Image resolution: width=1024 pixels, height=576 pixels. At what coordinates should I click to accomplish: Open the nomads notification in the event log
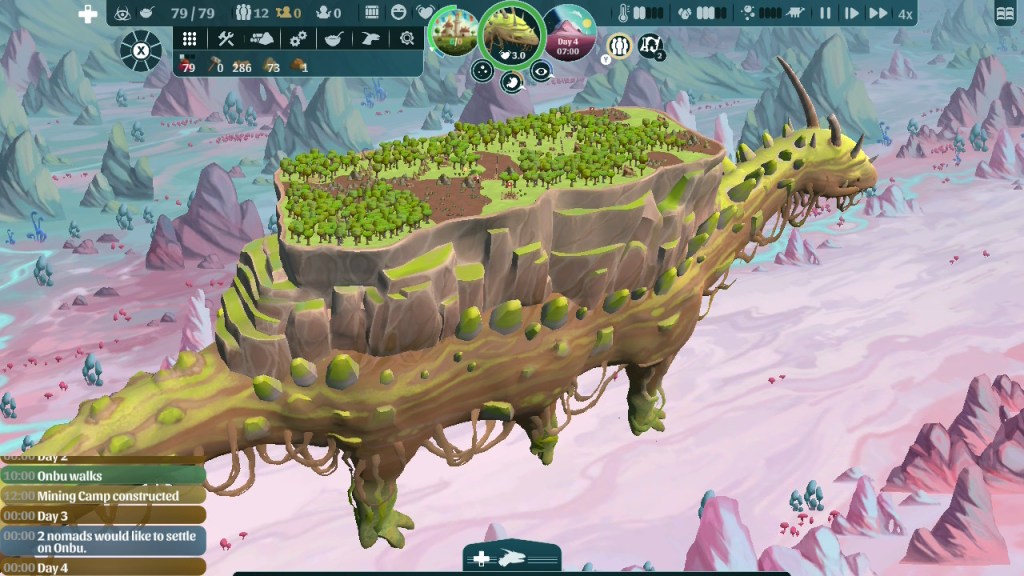(x=104, y=541)
